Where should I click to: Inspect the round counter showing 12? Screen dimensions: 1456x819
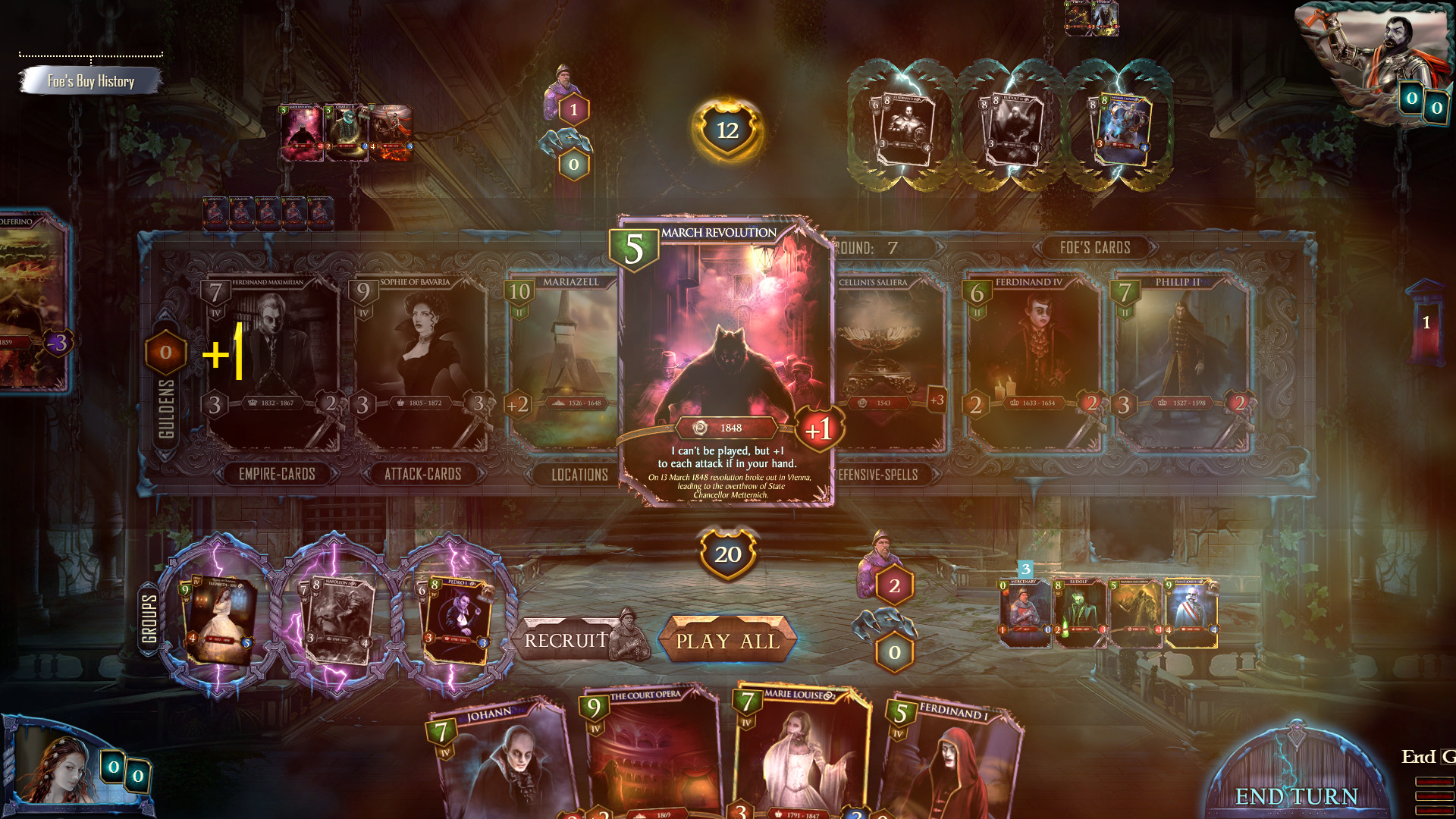726,129
